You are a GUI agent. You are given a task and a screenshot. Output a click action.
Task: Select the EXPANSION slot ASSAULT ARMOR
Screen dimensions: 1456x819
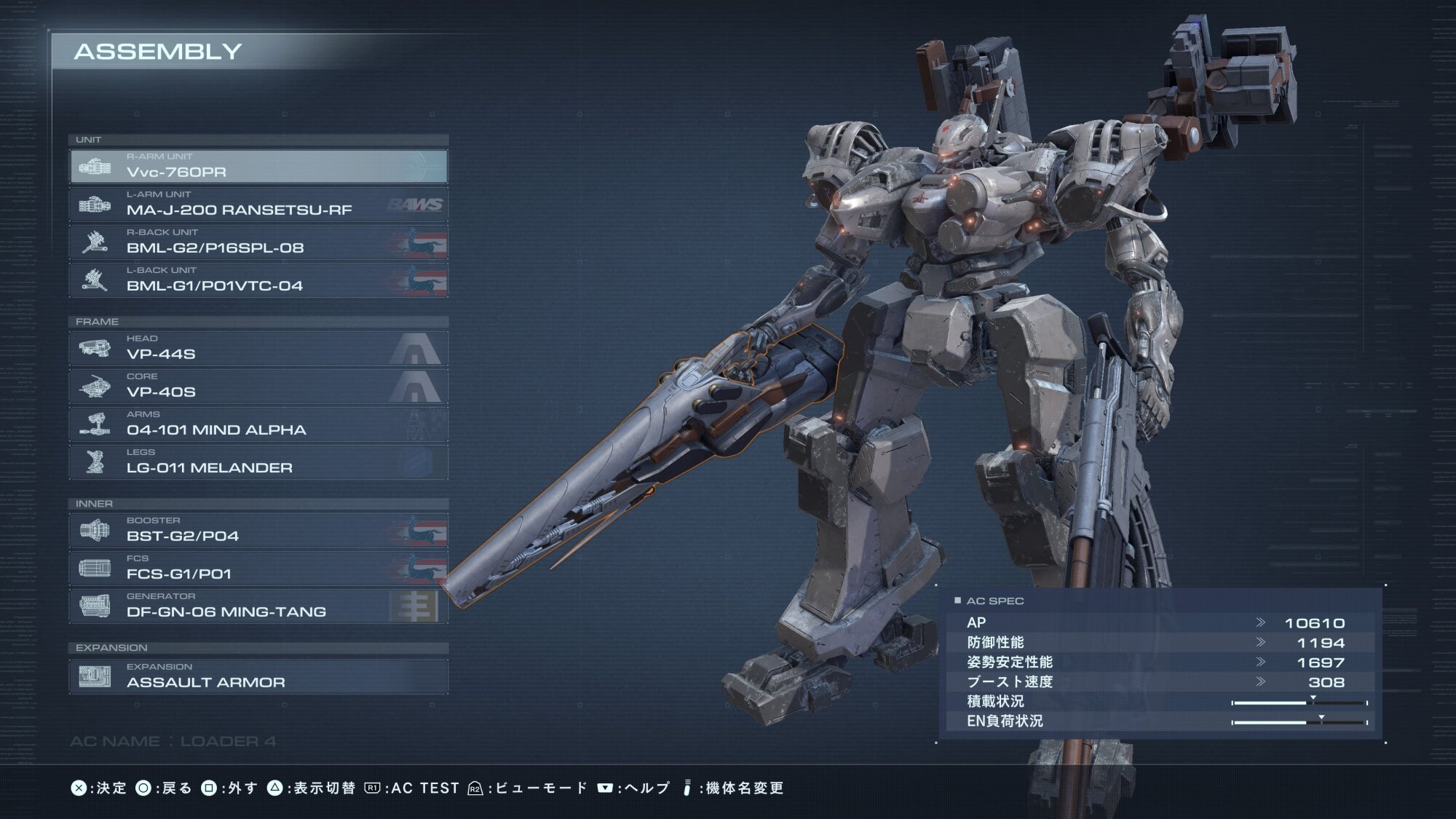coord(258,676)
